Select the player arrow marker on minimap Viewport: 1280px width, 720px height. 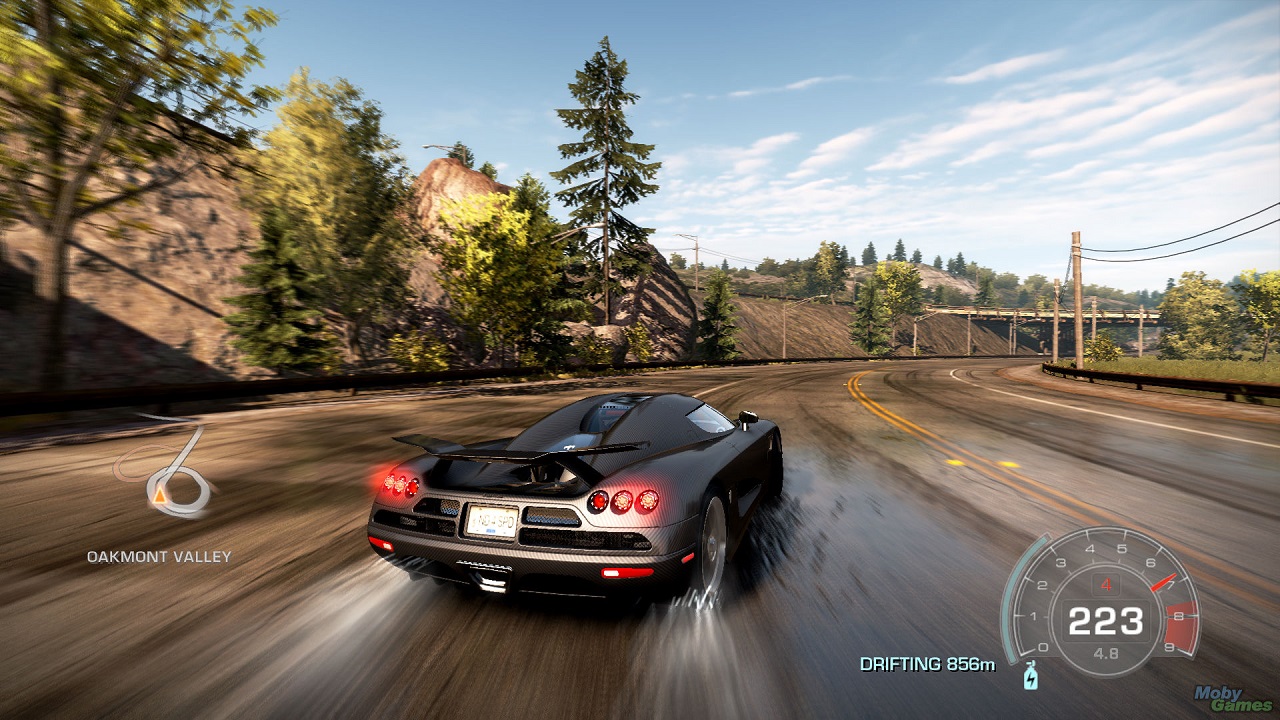pos(160,493)
